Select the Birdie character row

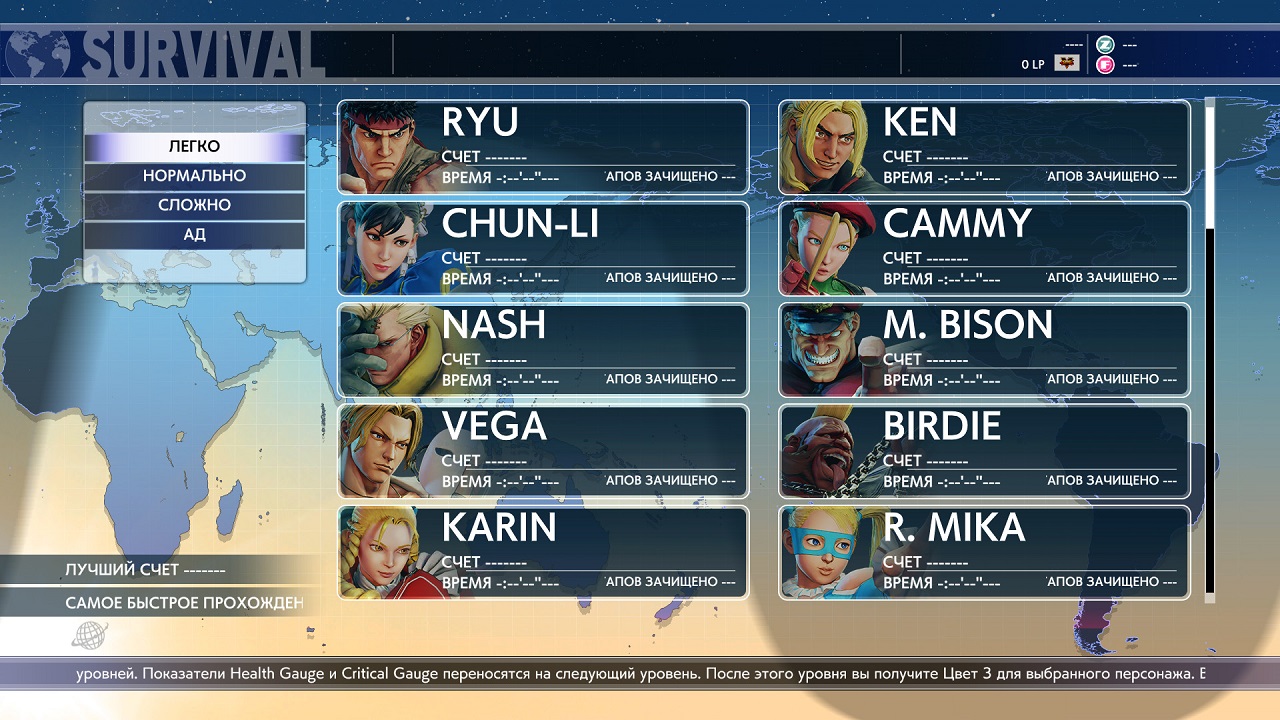pos(984,451)
